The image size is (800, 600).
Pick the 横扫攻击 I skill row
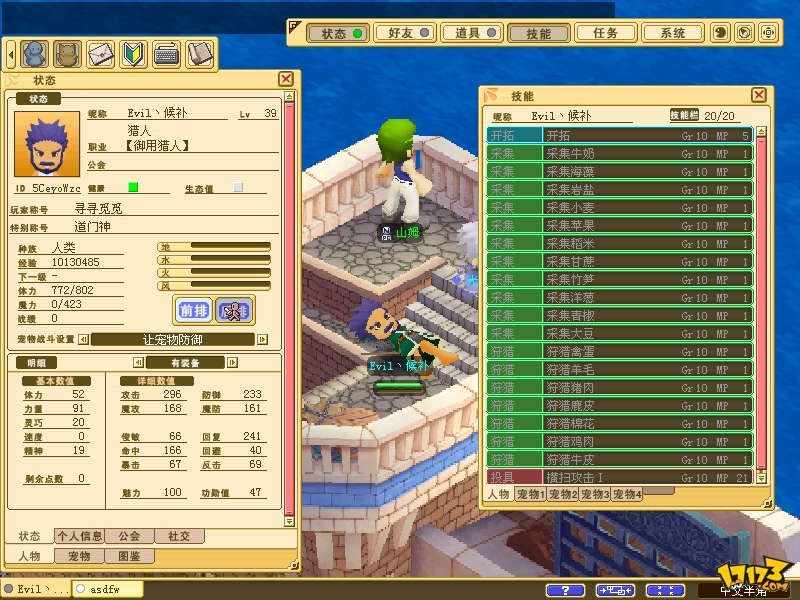click(619, 477)
